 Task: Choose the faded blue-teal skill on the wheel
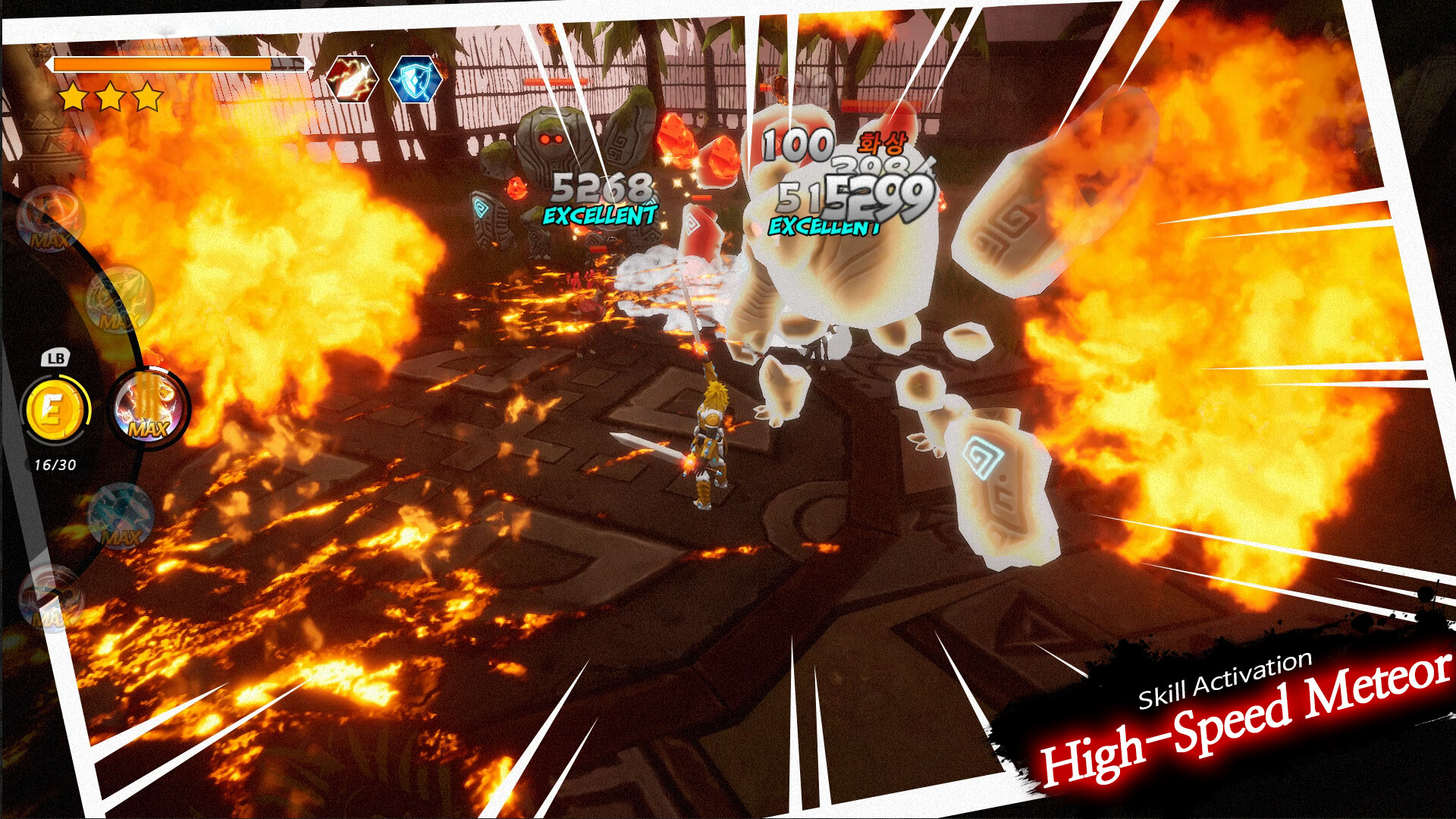tap(121, 517)
